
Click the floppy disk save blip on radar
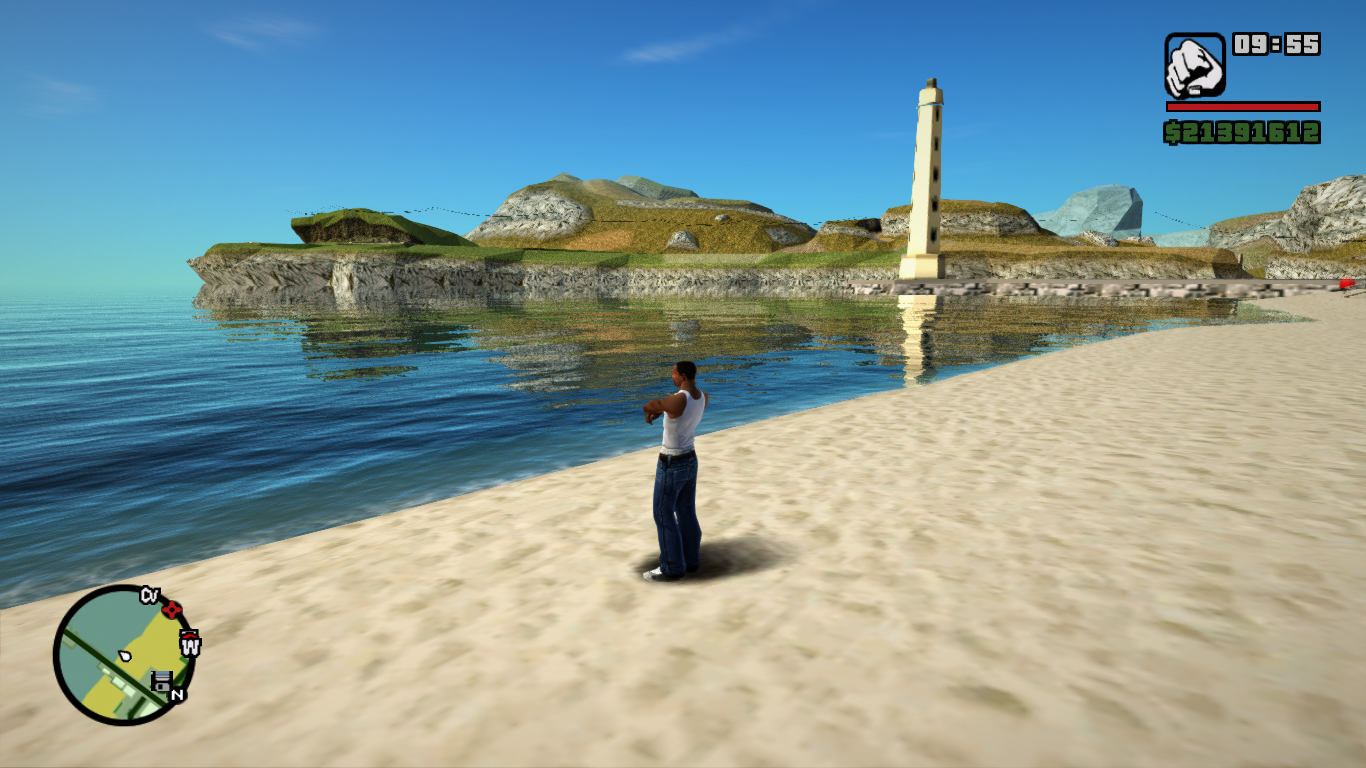pos(162,679)
